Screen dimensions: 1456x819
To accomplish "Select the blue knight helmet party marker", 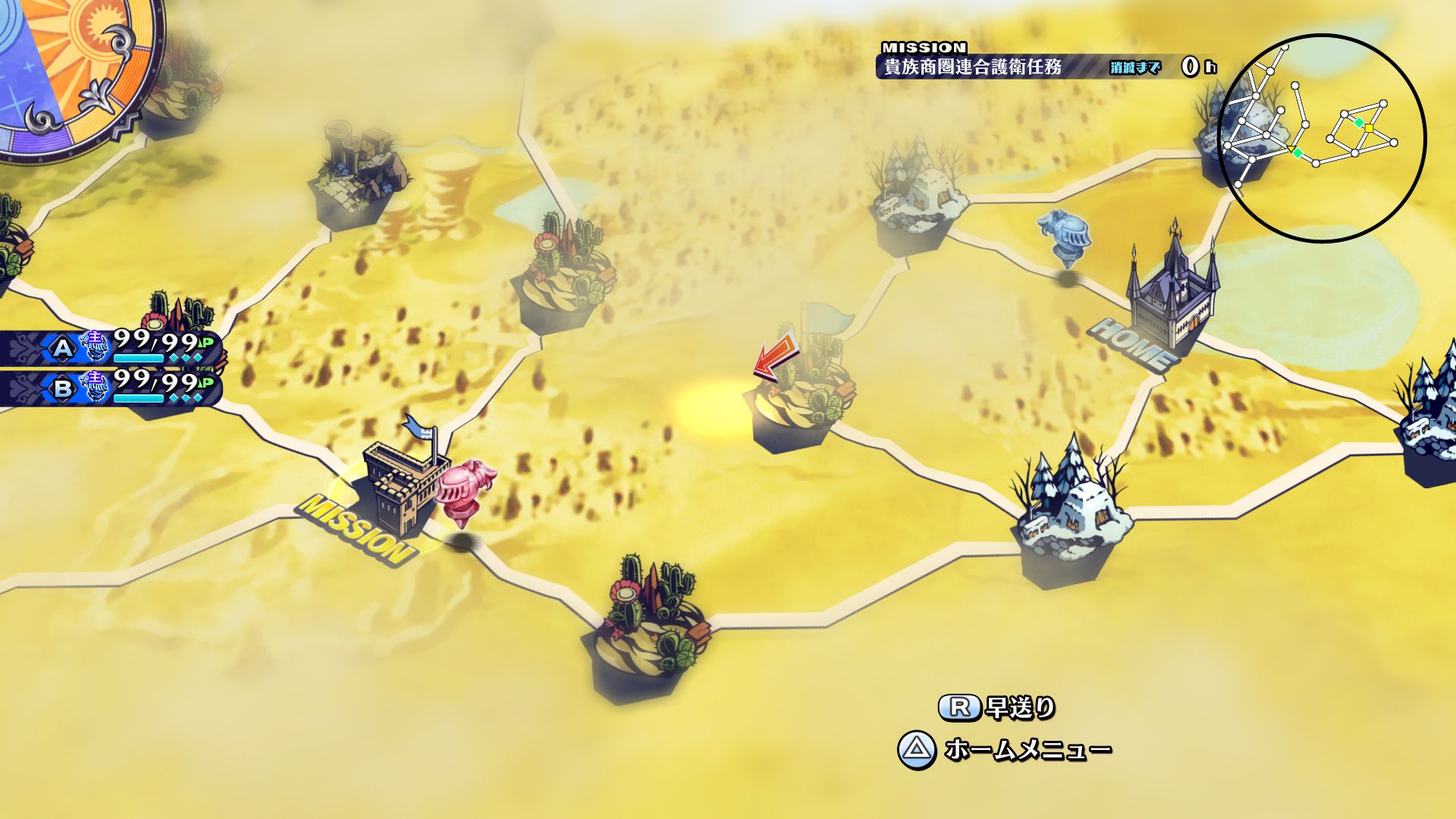I will click(x=1065, y=235).
